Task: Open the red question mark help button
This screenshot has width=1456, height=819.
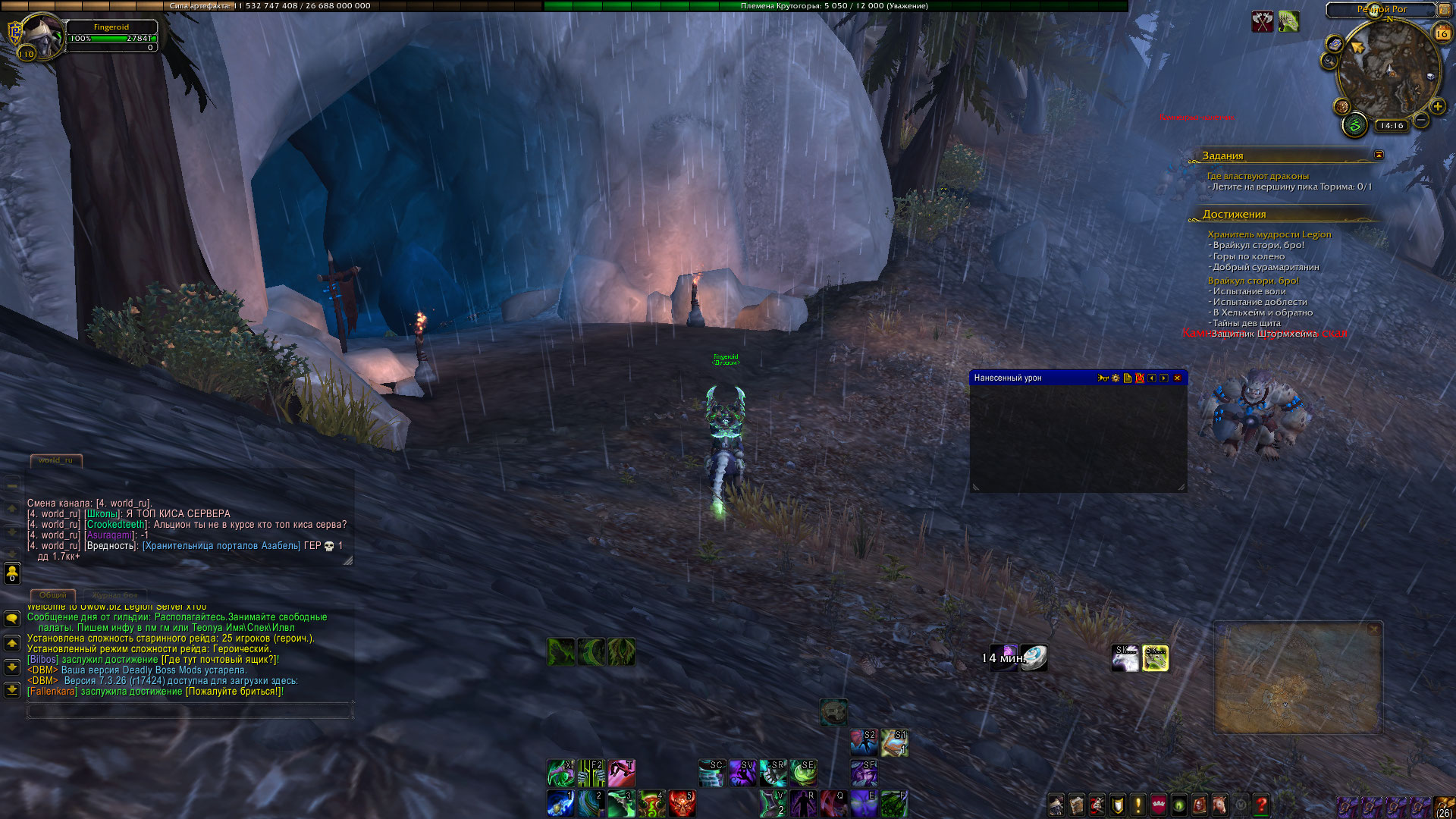Action: [1261, 805]
